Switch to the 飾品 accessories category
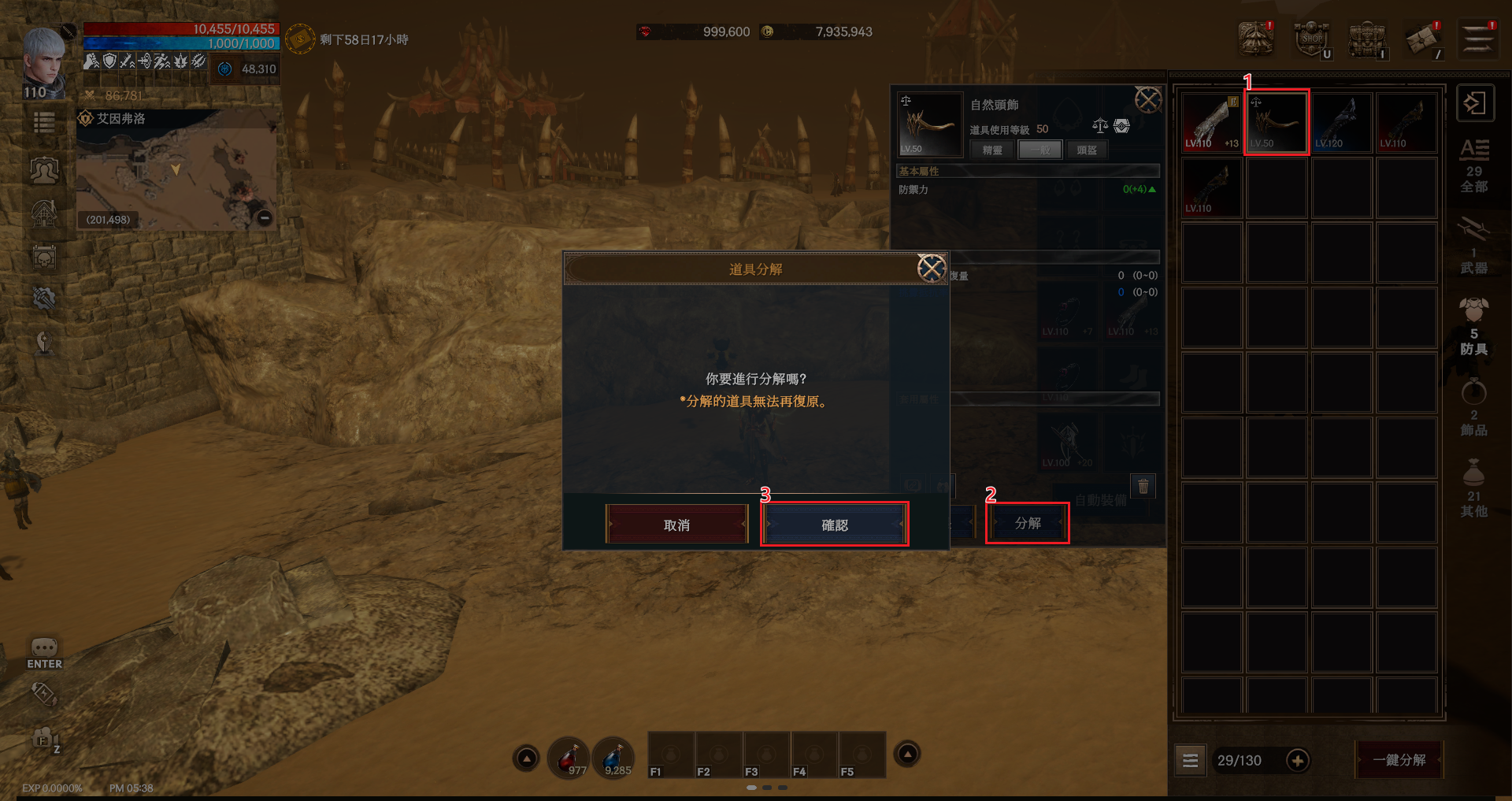The height and width of the screenshot is (801, 1512). pyautogui.click(x=1473, y=410)
